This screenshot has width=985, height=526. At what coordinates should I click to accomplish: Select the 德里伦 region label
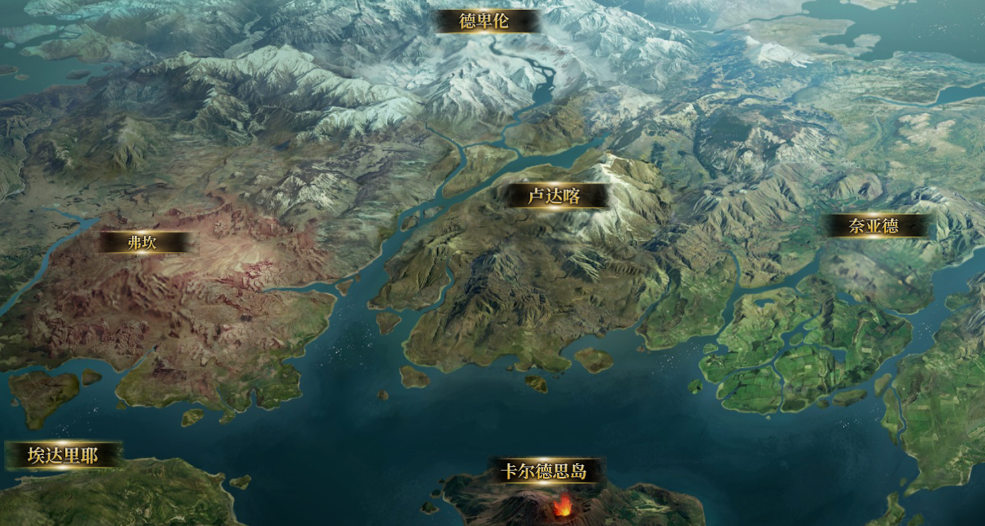coord(485,21)
